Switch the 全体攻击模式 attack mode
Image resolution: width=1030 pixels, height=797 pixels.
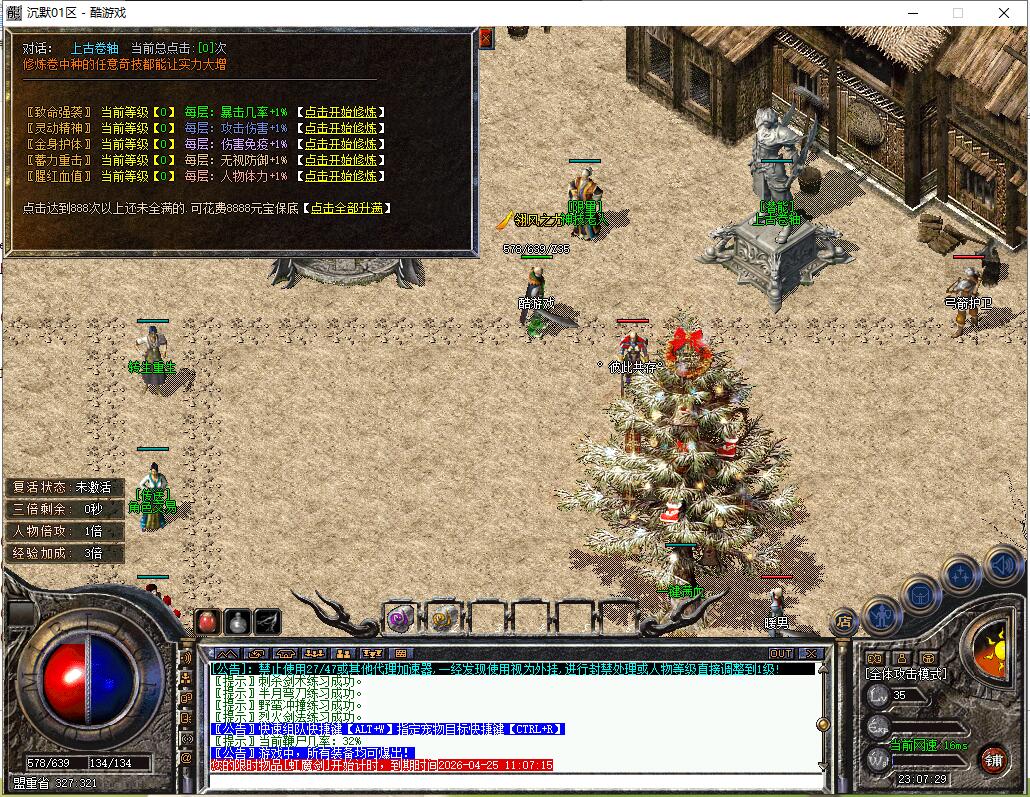(x=905, y=674)
